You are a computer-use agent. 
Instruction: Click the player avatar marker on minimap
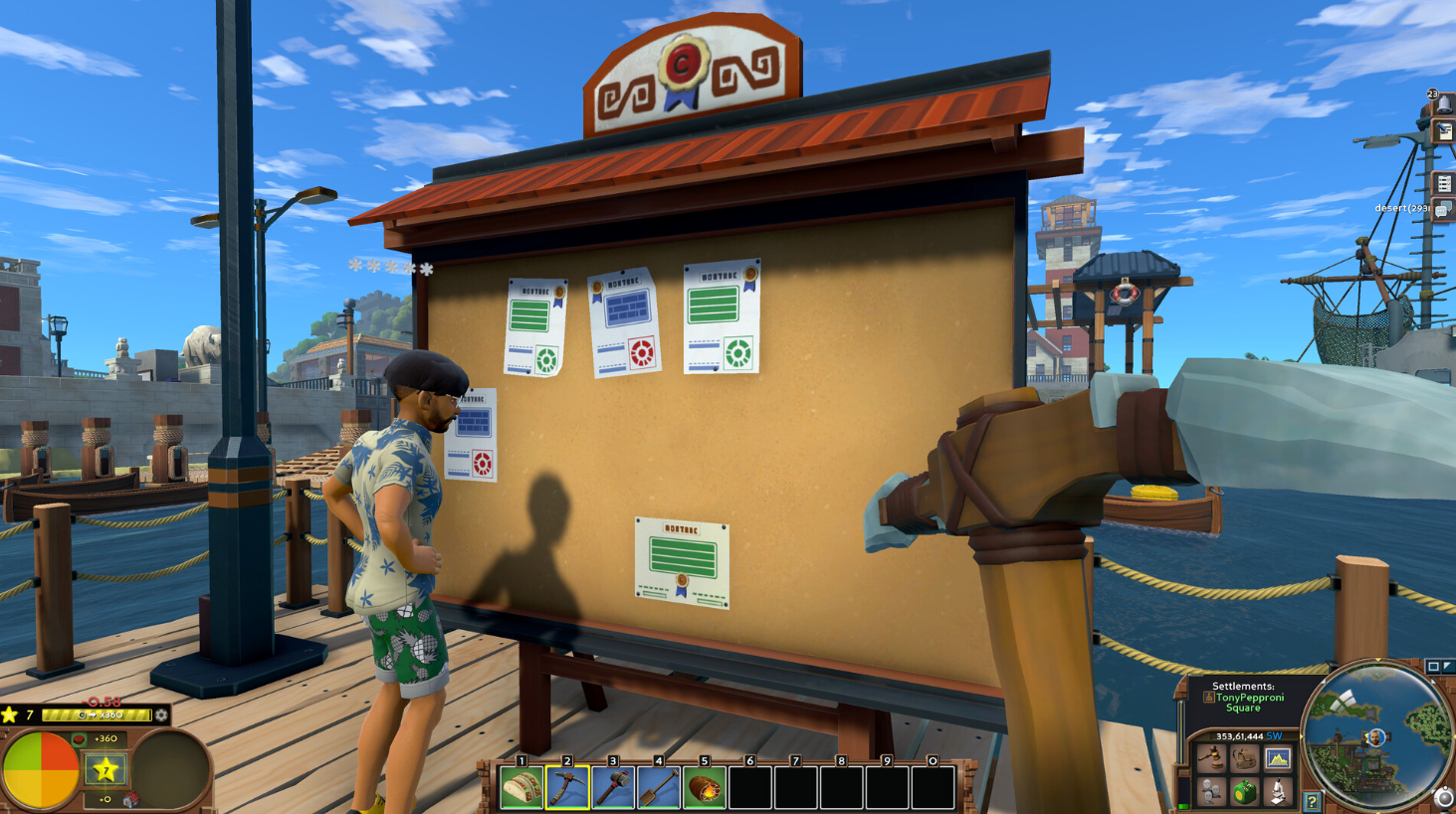pyautogui.click(x=1376, y=737)
